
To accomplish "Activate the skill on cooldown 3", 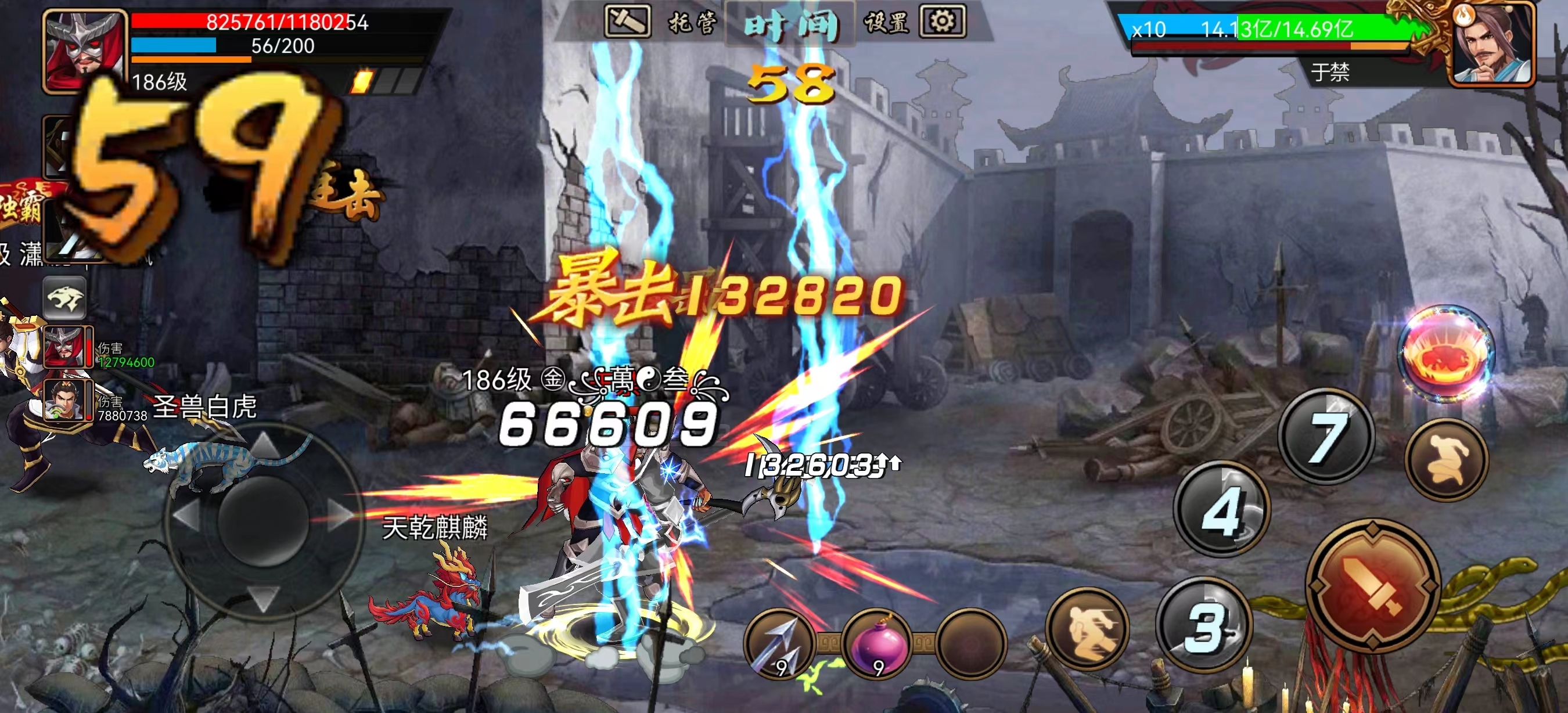I will coord(1204,625).
